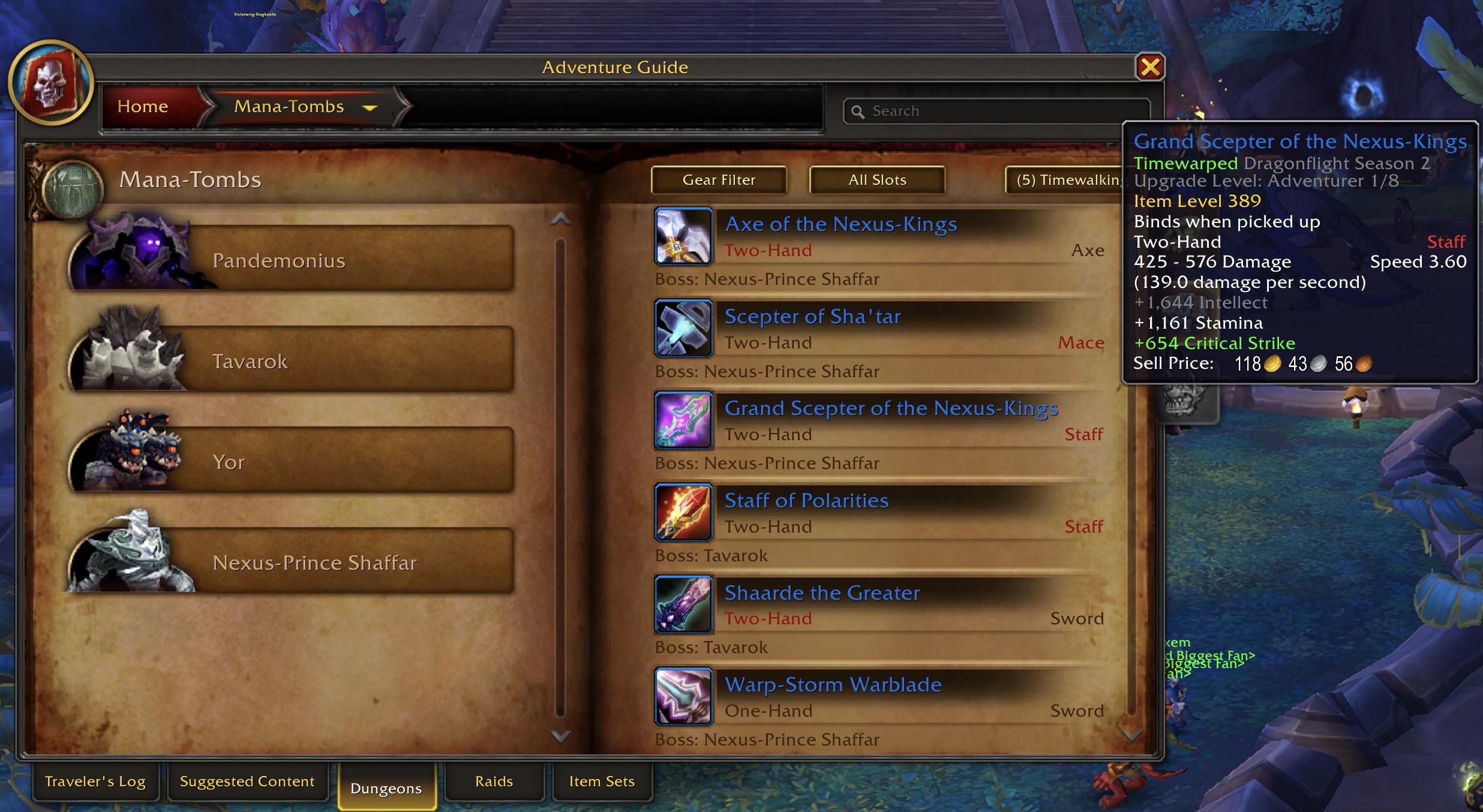Choose the Staff of Polarities loot item

[x=806, y=501]
